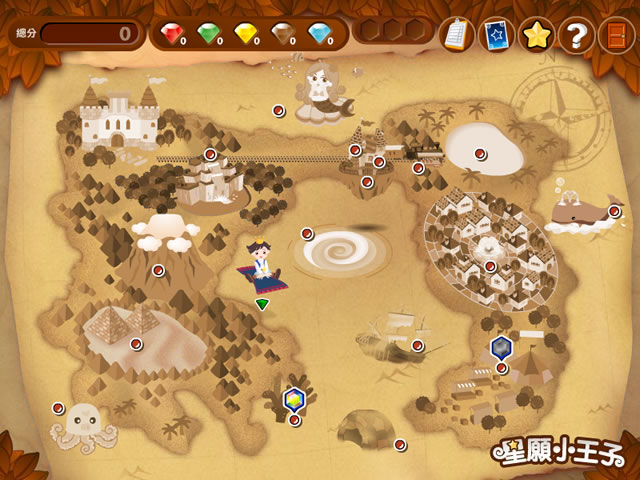Open the blue star card collection

coord(496,35)
